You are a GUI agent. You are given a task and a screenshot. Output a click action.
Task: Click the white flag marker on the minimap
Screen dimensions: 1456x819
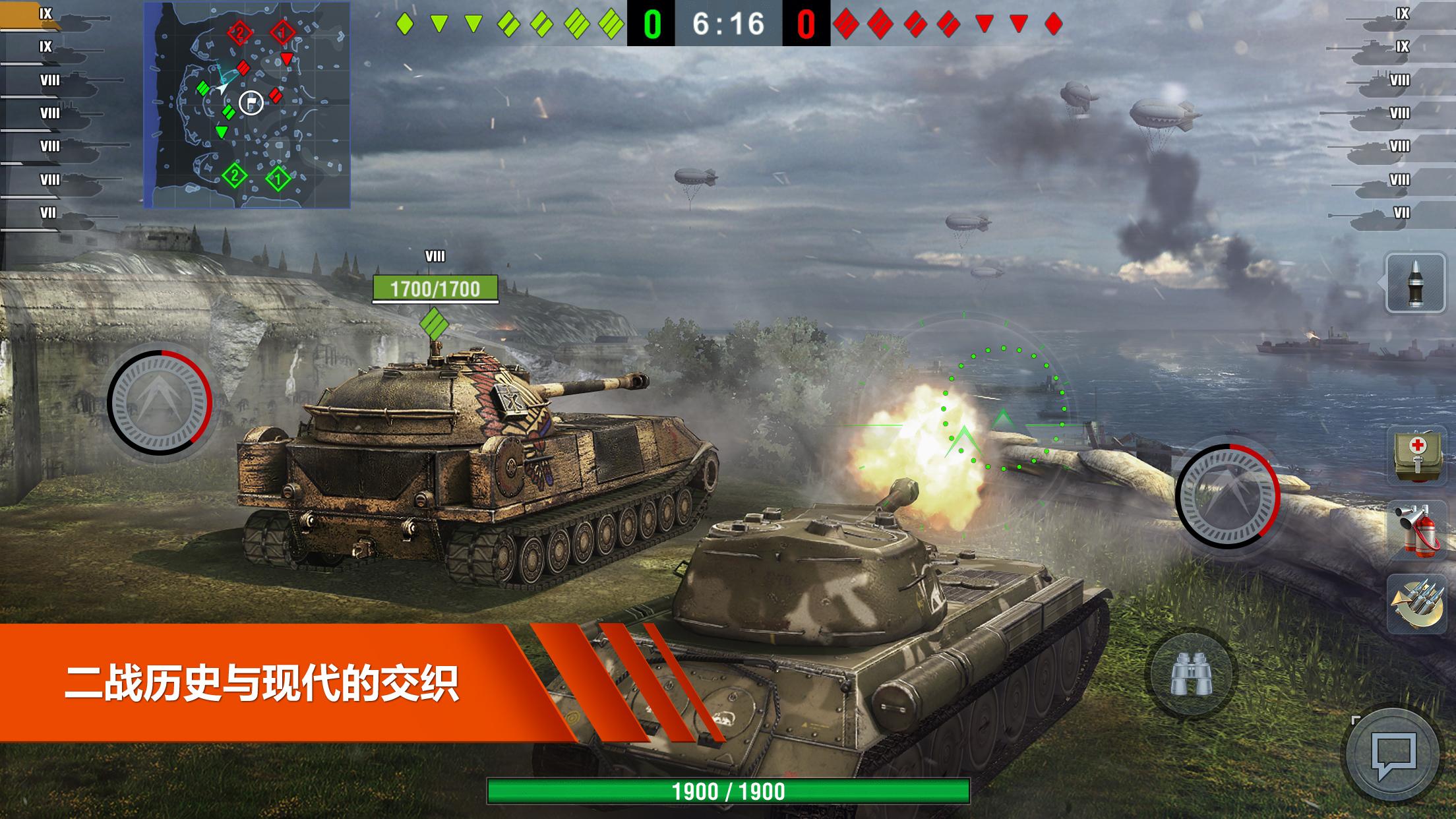coord(251,104)
